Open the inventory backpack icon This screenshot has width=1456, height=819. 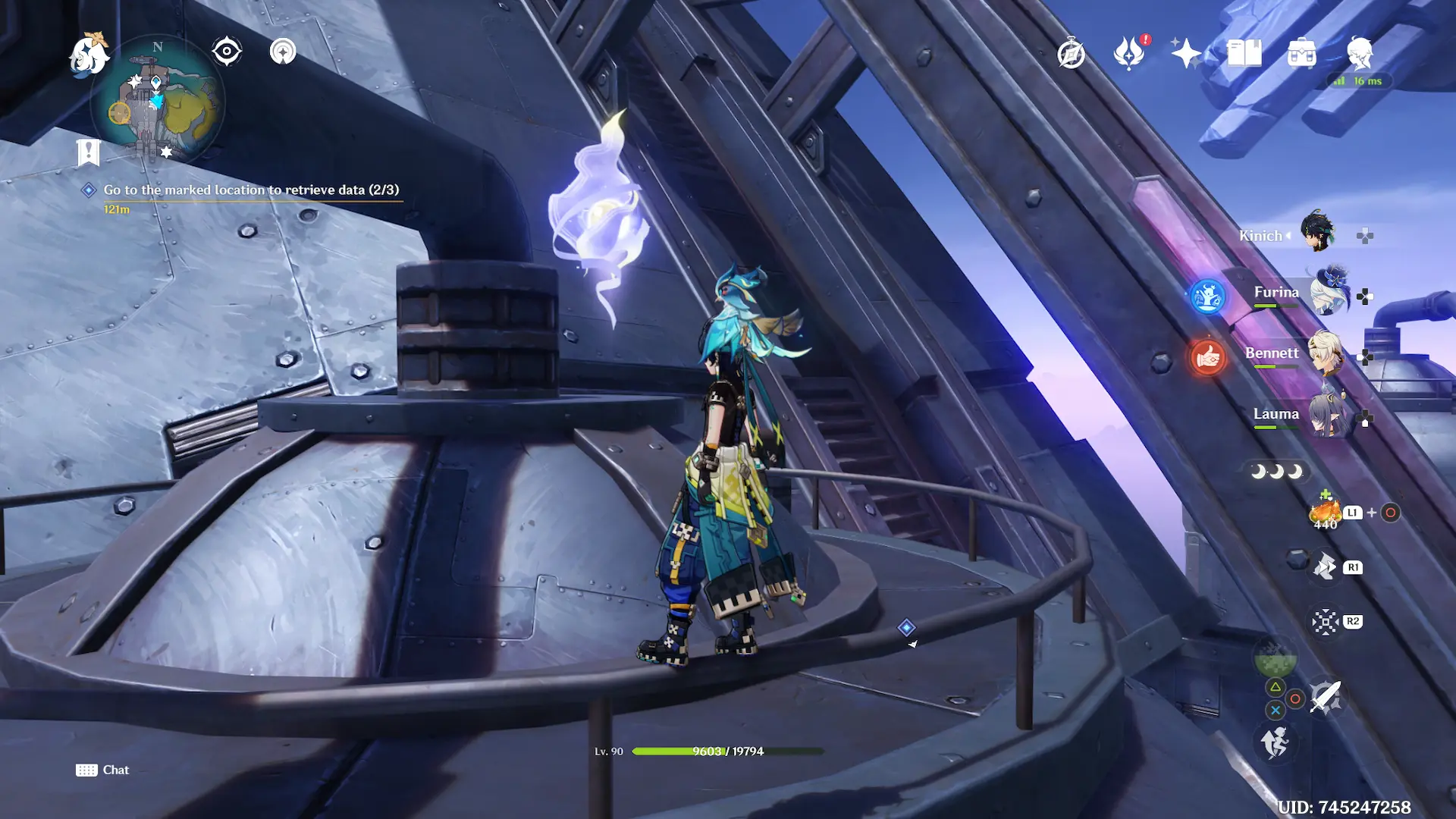pyautogui.click(x=1302, y=53)
